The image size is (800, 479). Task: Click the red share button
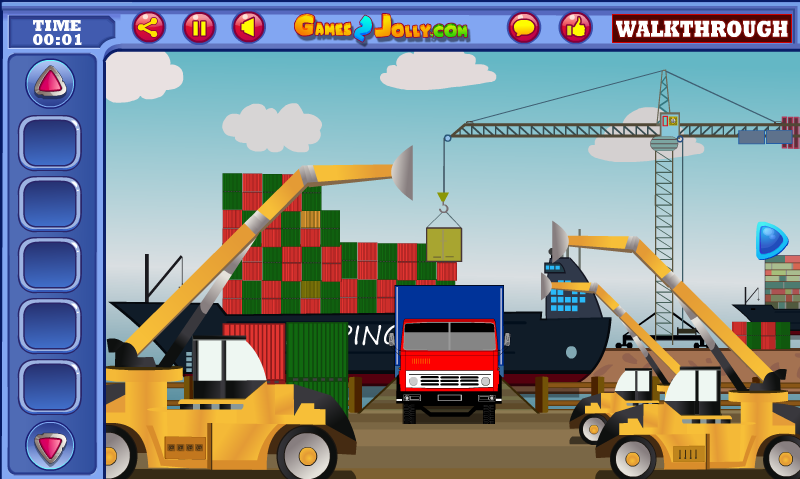click(149, 27)
